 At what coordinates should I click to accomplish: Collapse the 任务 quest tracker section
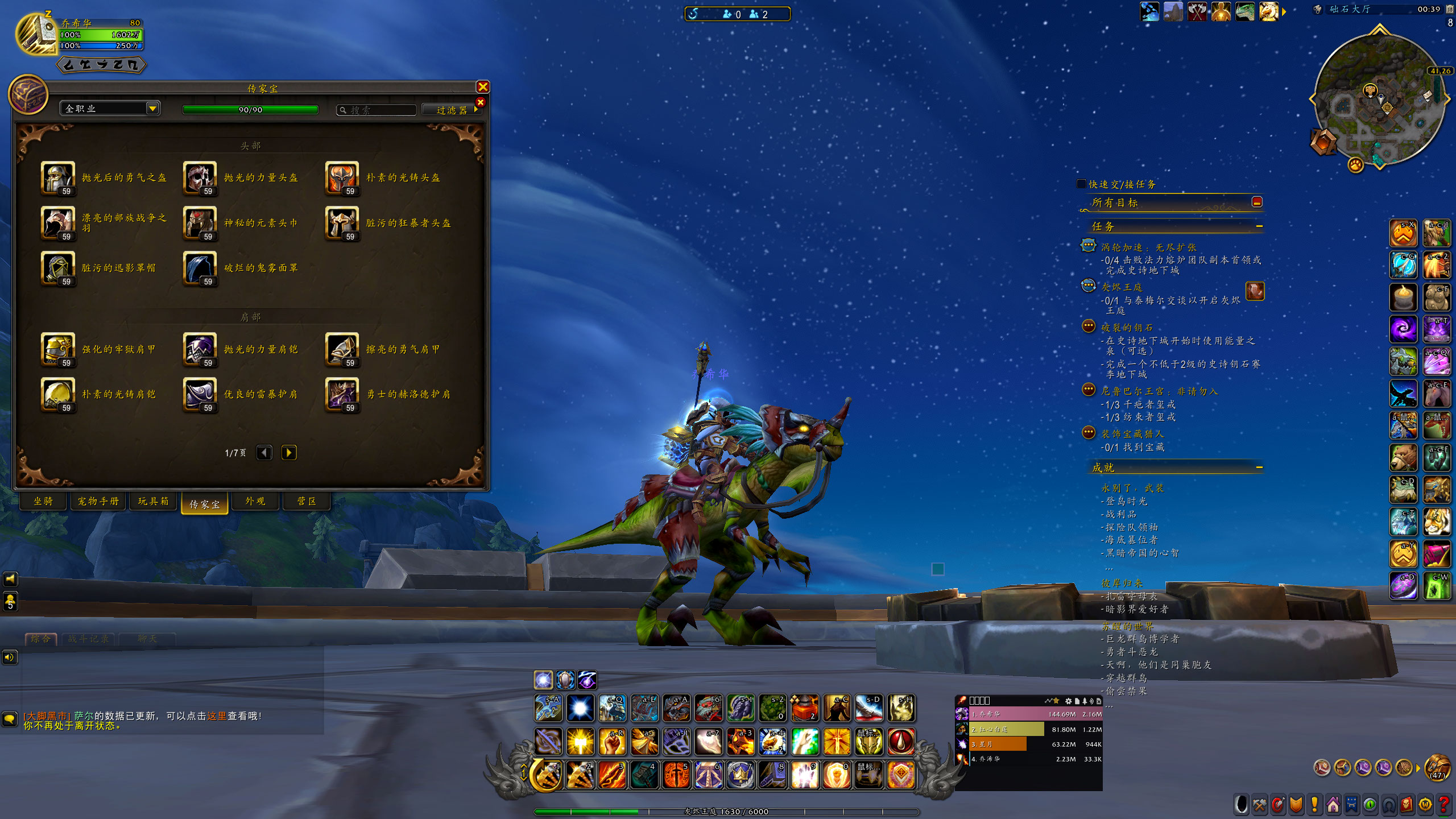pos(1259,226)
